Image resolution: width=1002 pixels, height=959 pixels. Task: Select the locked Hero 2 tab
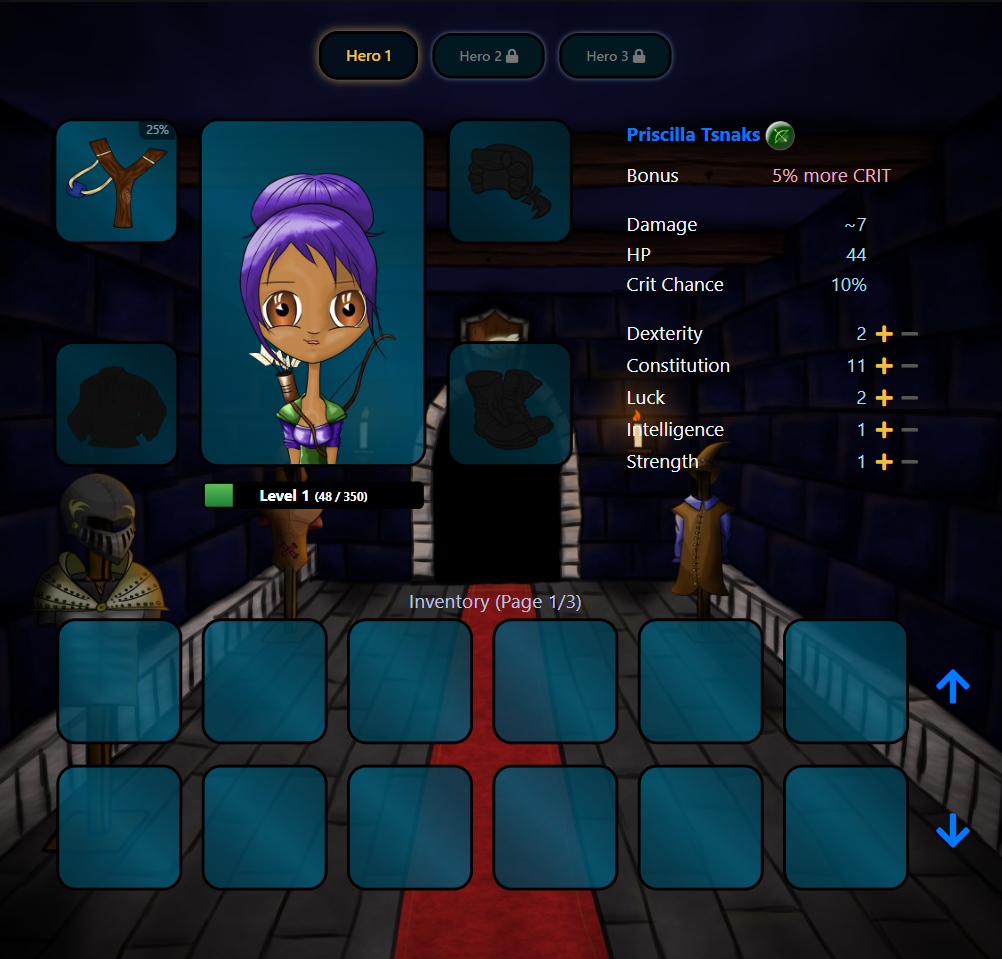[x=488, y=56]
